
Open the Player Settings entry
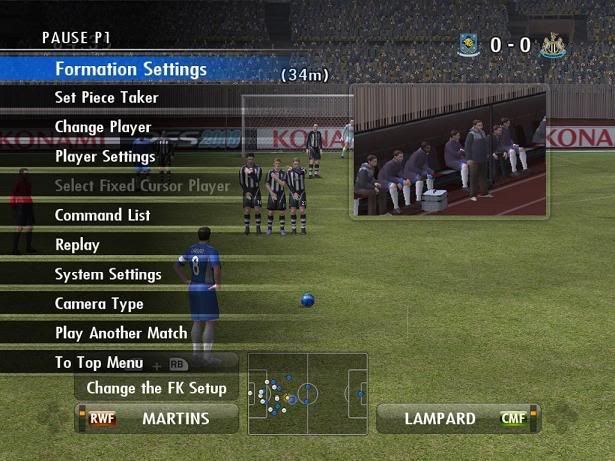coord(105,157)
